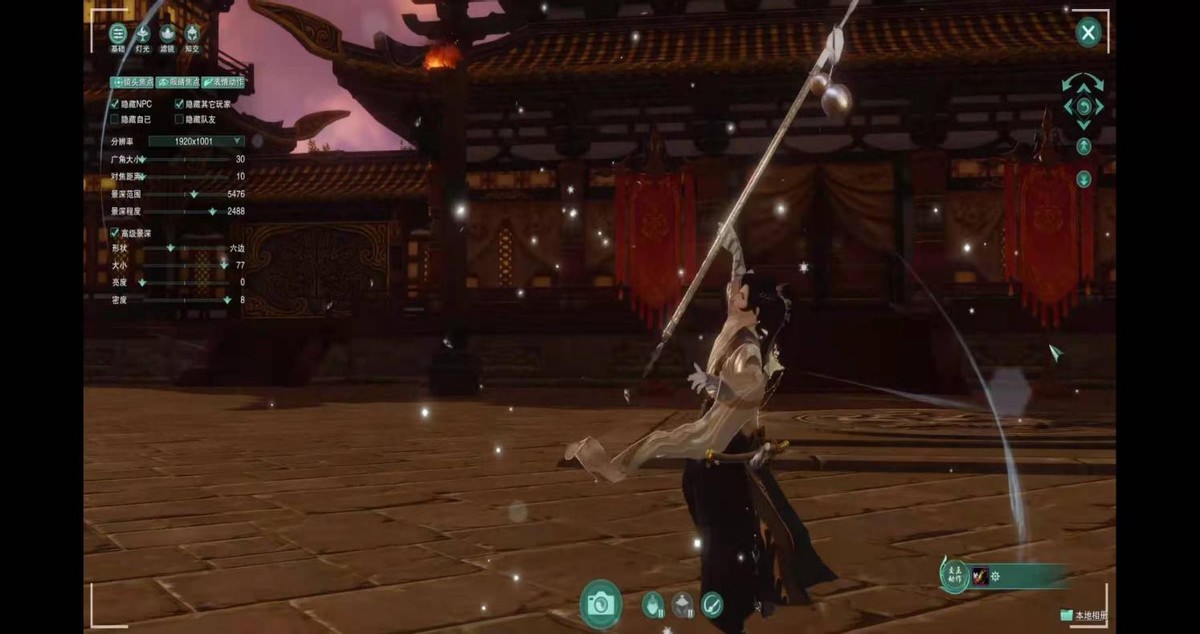Toggle the 隐藏NPC checkbox

point(115,104)
